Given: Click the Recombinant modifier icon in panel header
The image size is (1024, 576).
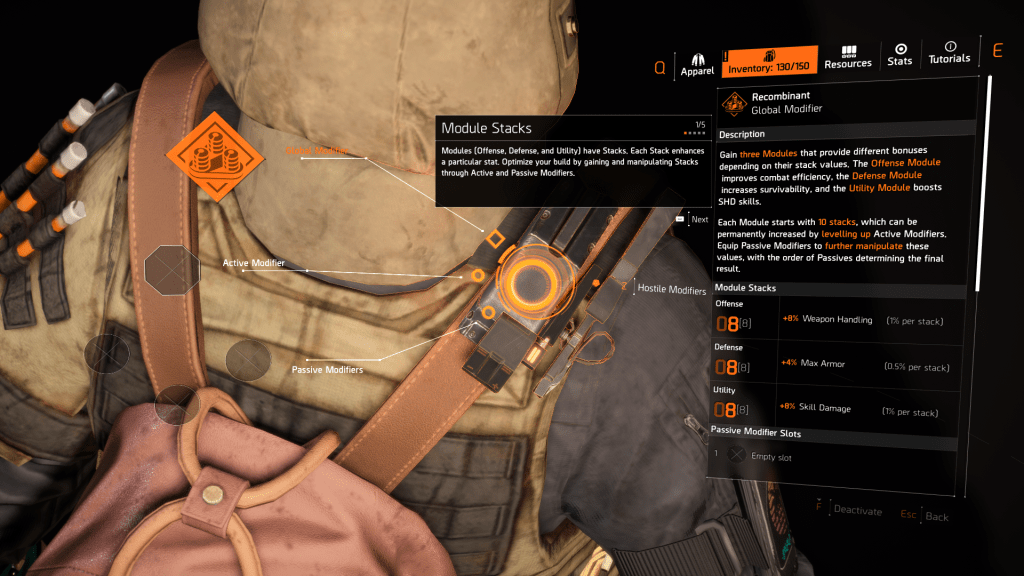Looking at the screenshot, I should point(735,103).
